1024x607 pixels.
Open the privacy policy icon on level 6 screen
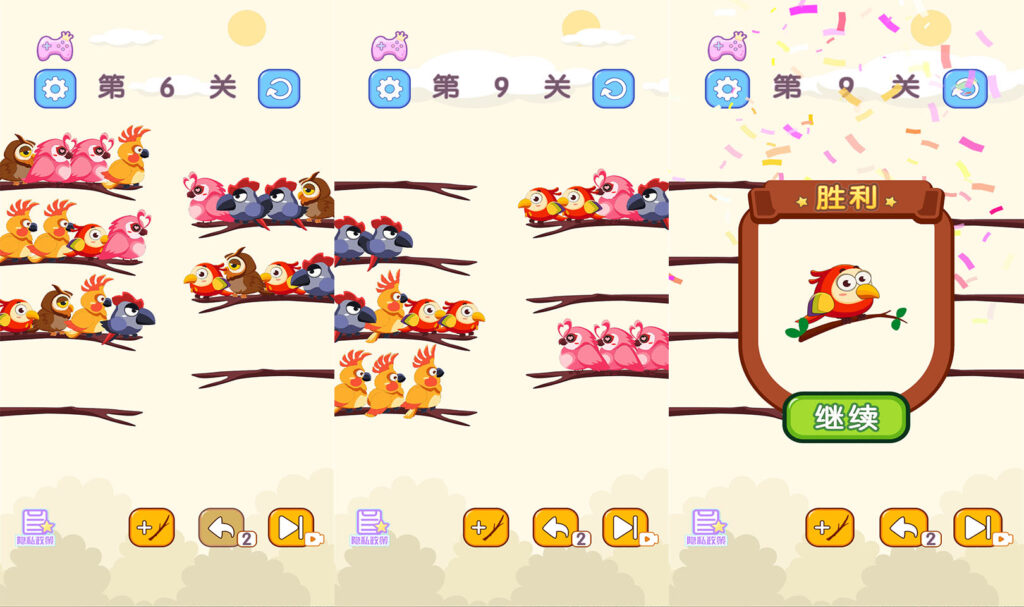tap(37, 527)
